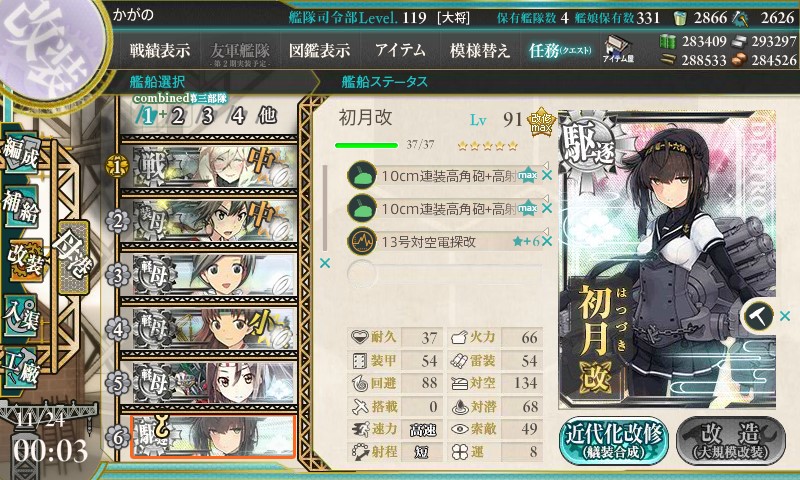
Task: Show 他 other ships tab
Action: click(266, 114)
